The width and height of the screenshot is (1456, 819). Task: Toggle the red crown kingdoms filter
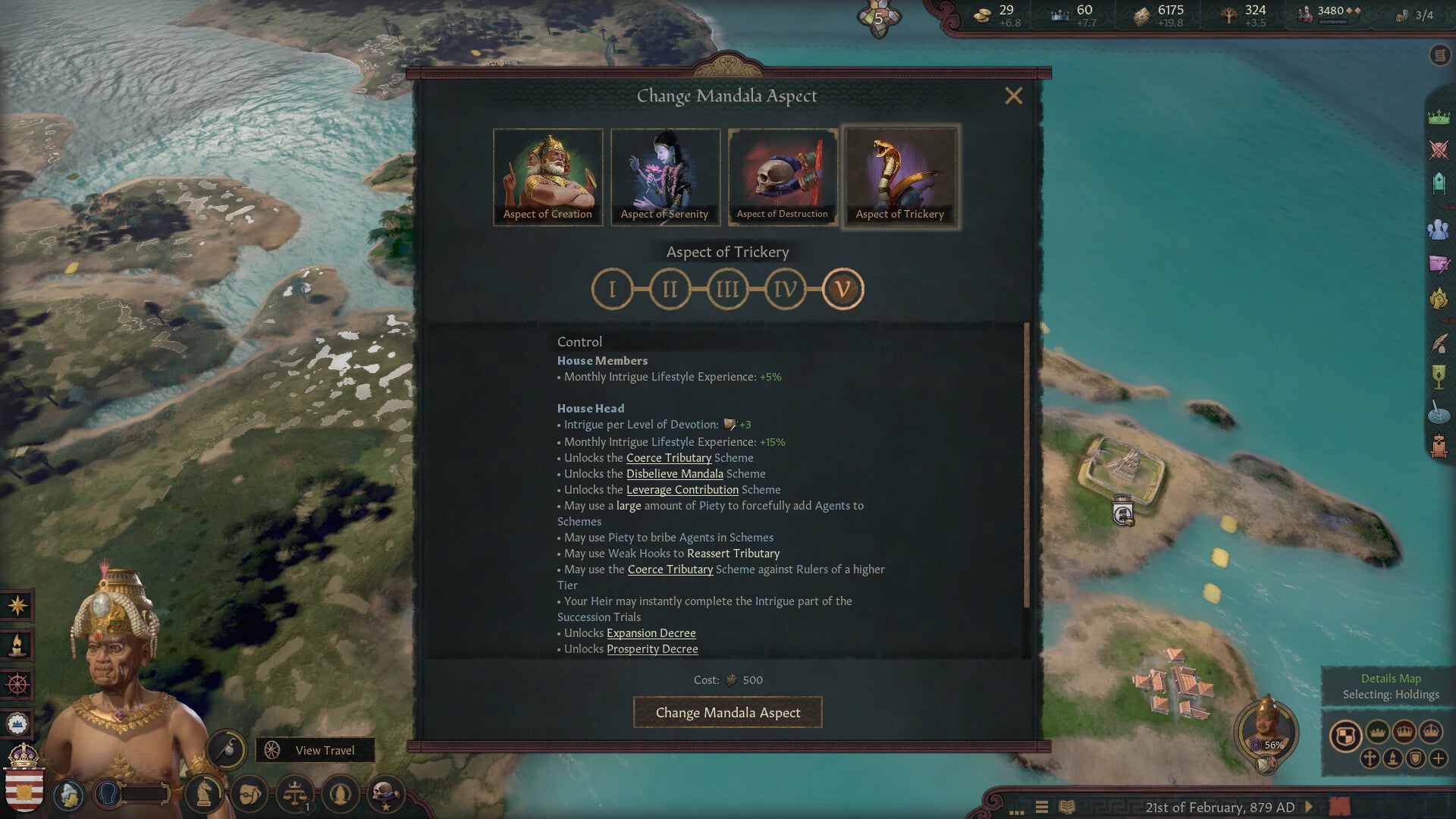[x=1404, y=733]
